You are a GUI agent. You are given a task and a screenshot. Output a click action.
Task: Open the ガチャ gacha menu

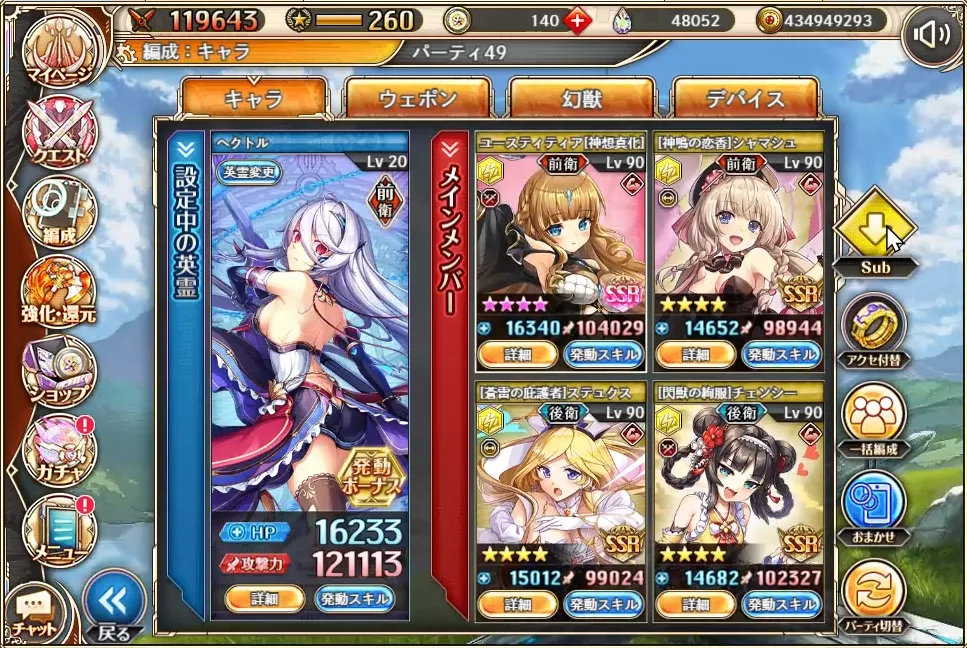tap(61, 447)
